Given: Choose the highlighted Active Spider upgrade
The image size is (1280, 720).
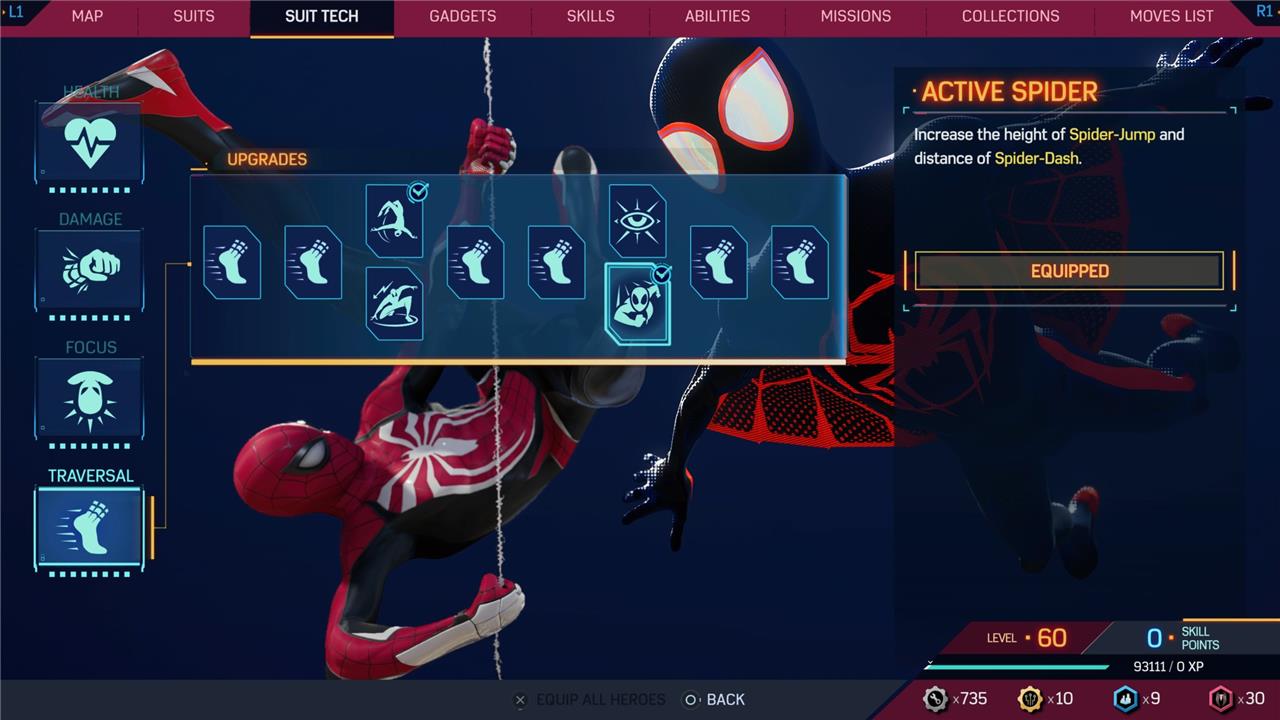Looking at the screenshot, I should click(638, 305).
